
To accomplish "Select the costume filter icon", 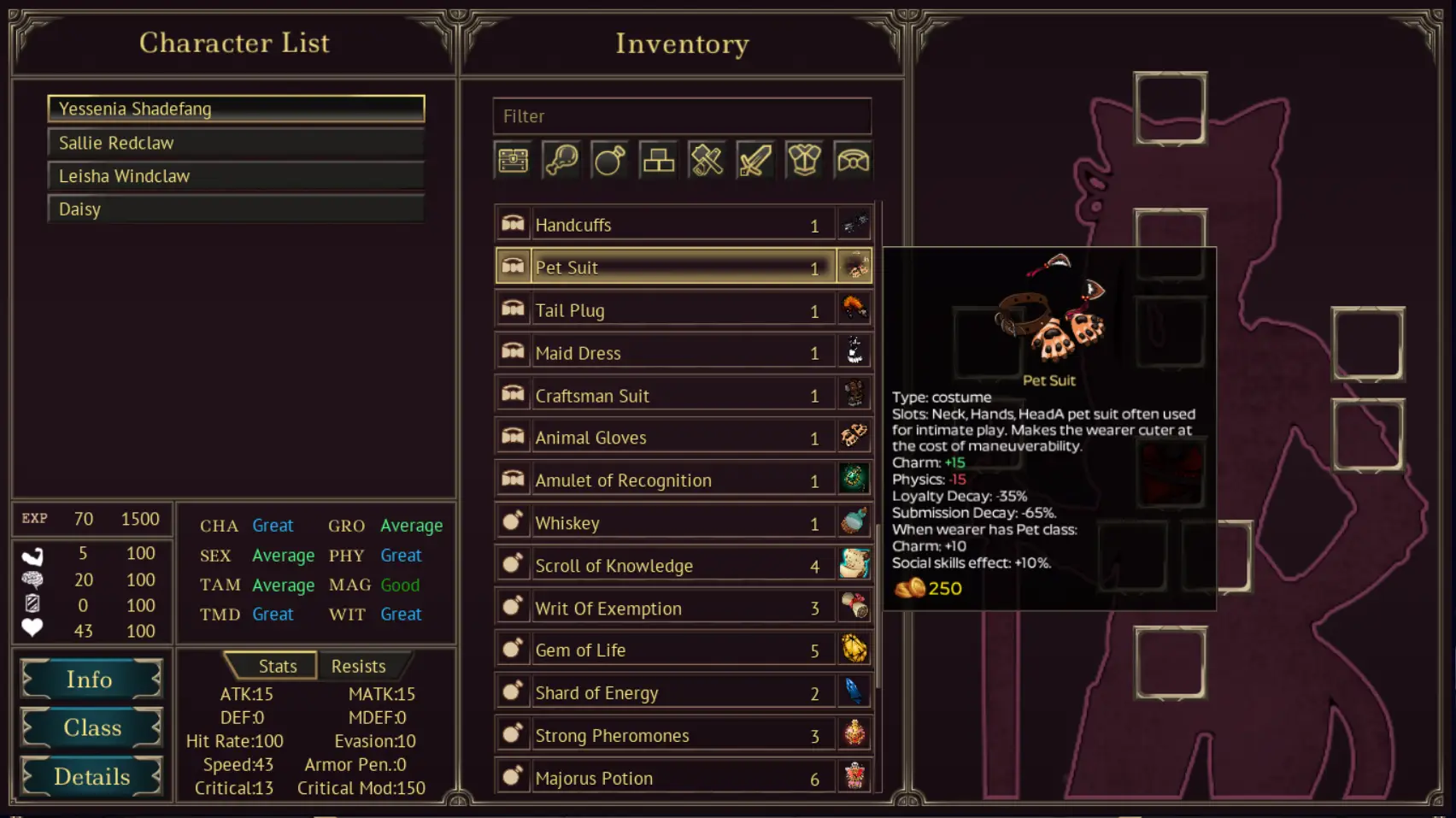I will (853, 160).
